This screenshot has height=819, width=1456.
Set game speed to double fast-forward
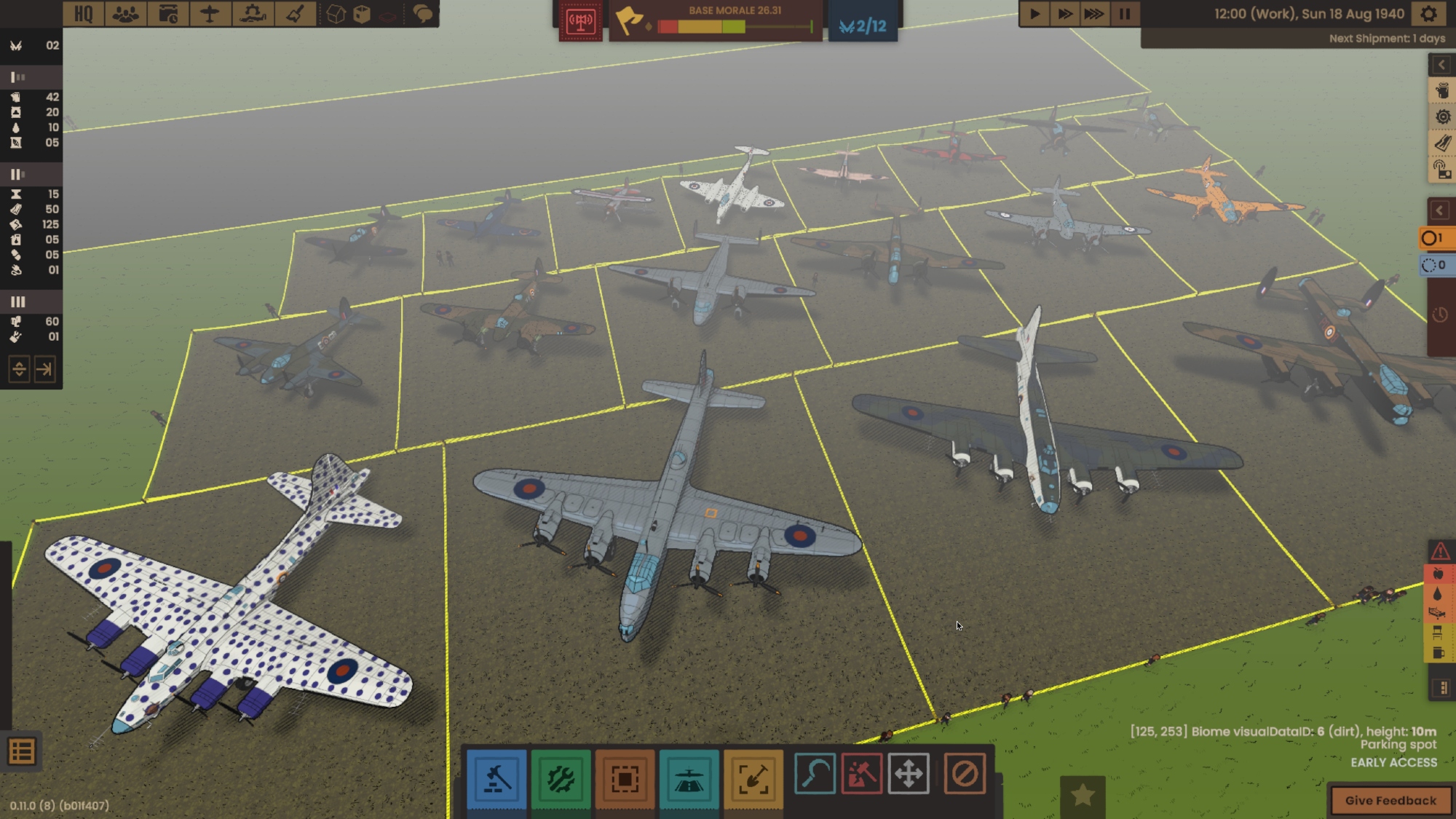click(1064, 14)
